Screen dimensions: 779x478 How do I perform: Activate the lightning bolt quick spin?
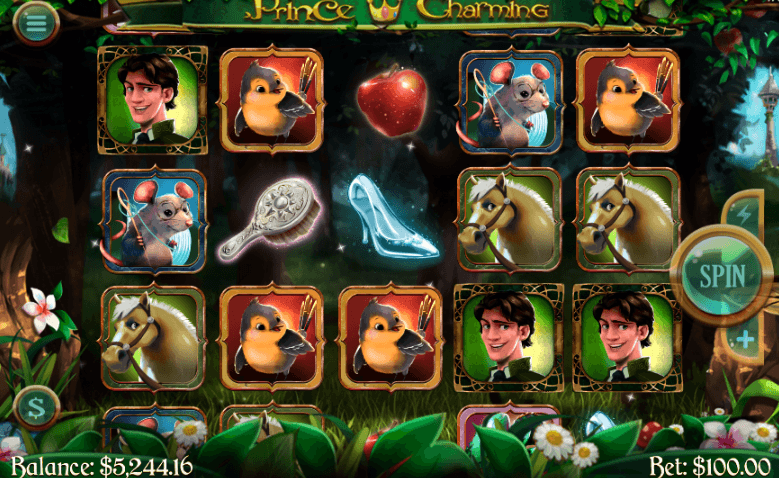pos(743,213)
